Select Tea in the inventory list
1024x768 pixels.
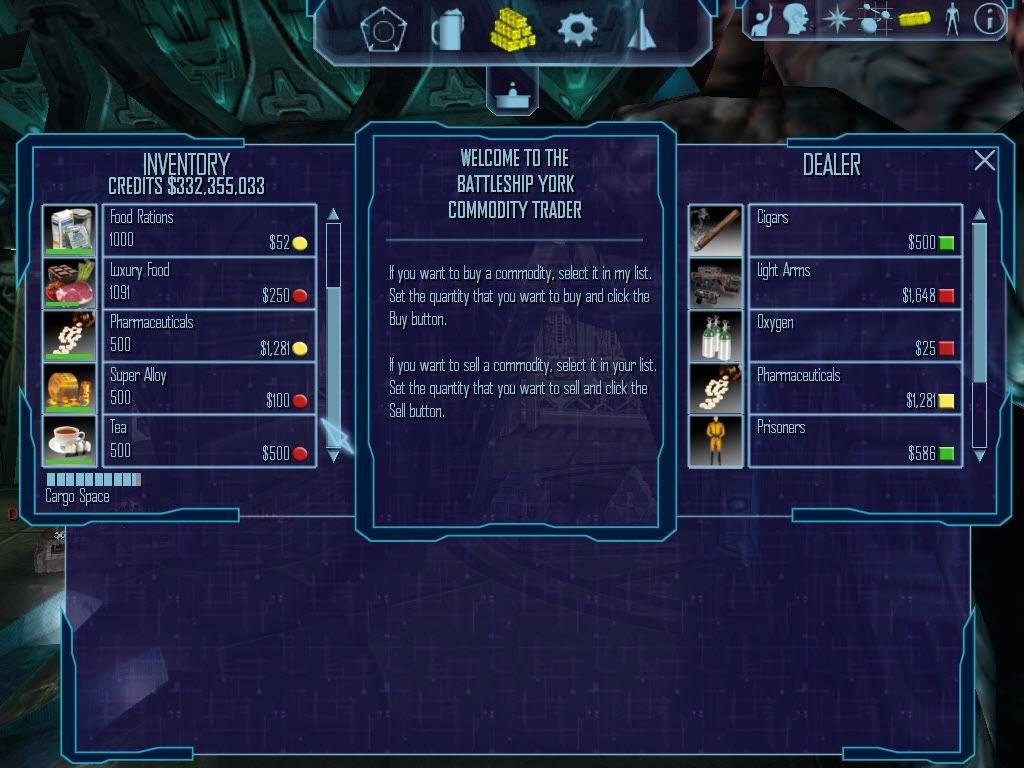208,441
